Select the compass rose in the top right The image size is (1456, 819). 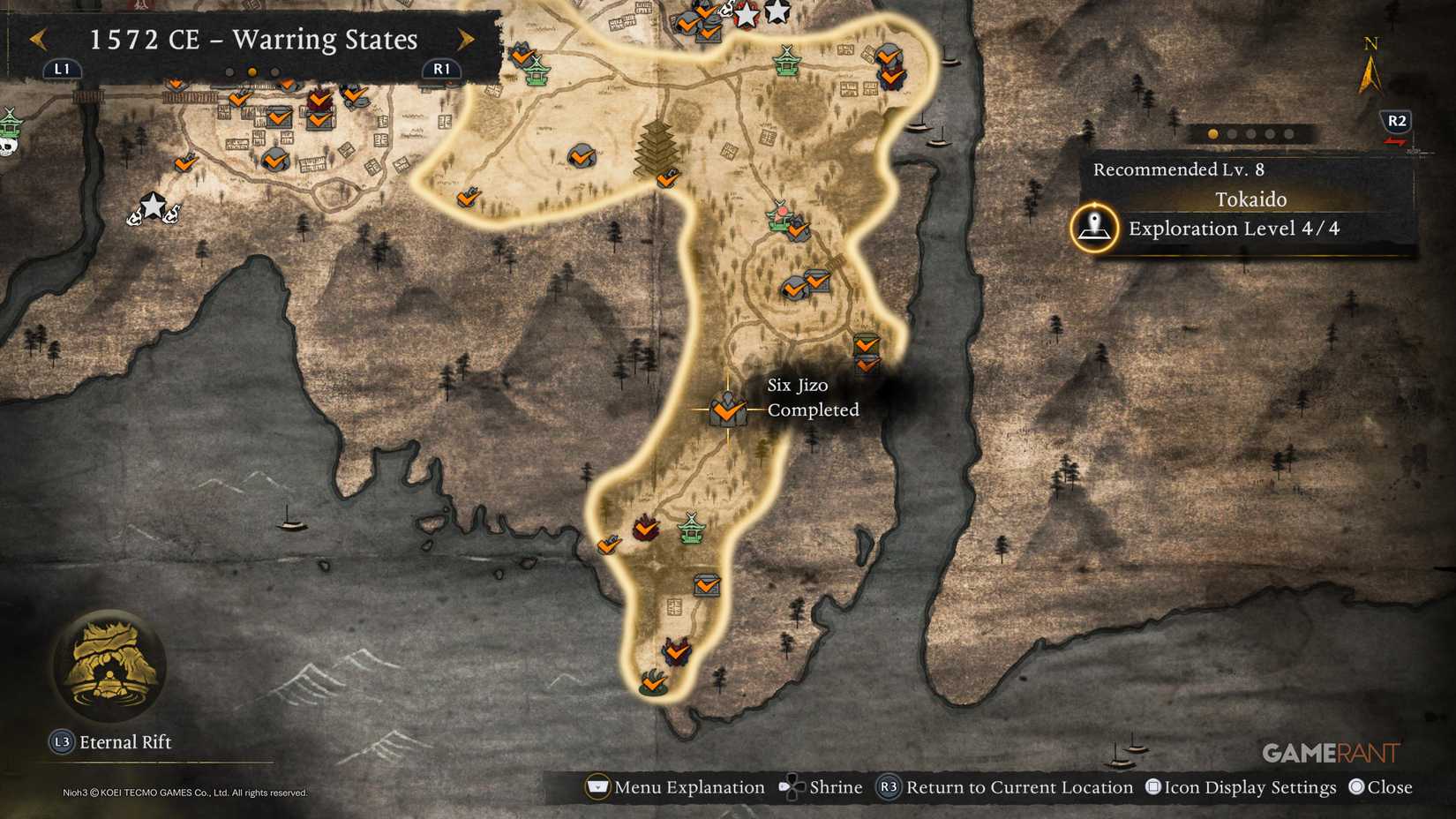(x=1370, y=66)
